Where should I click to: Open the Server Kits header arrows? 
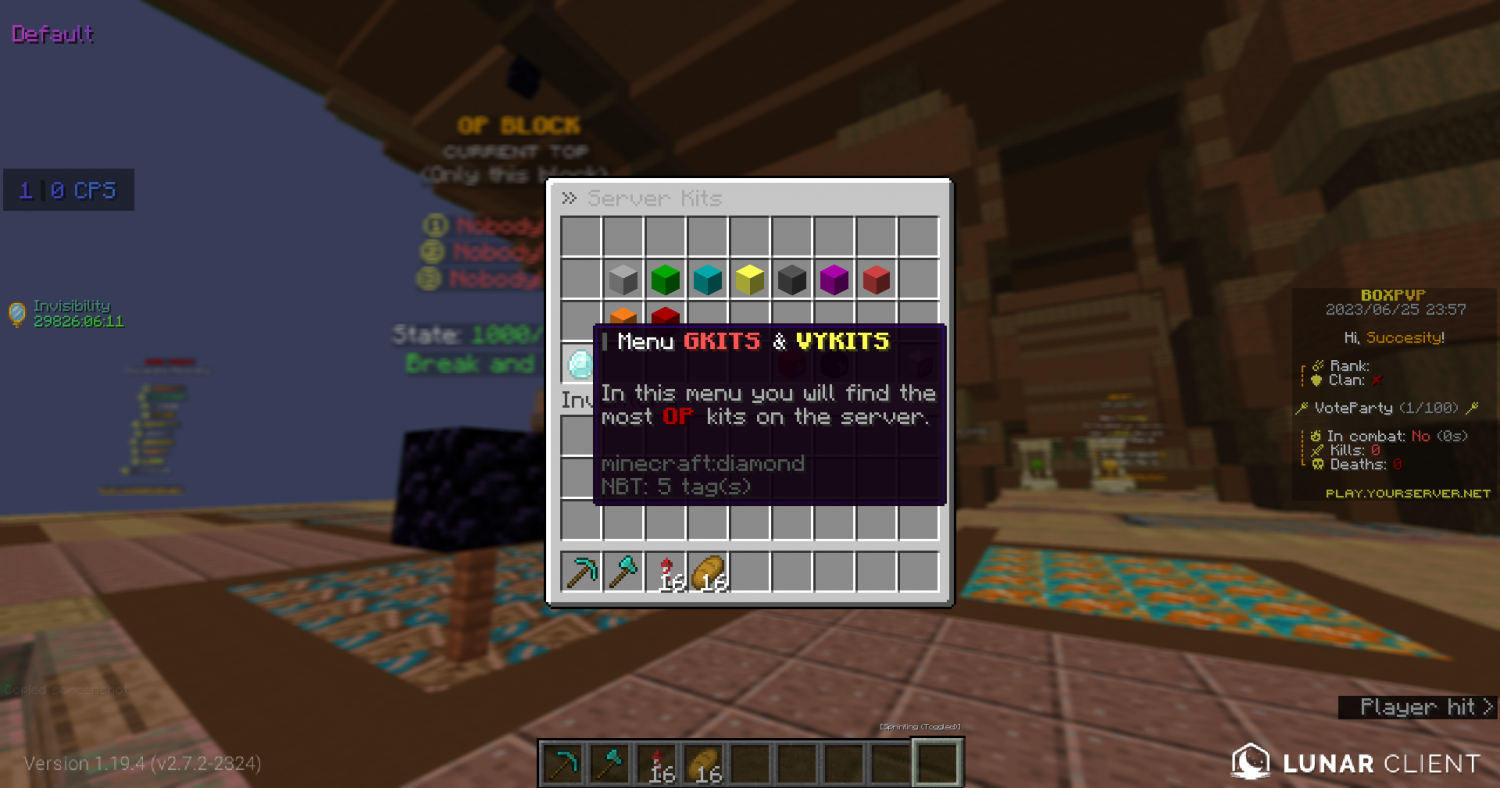tap(568, 197)
